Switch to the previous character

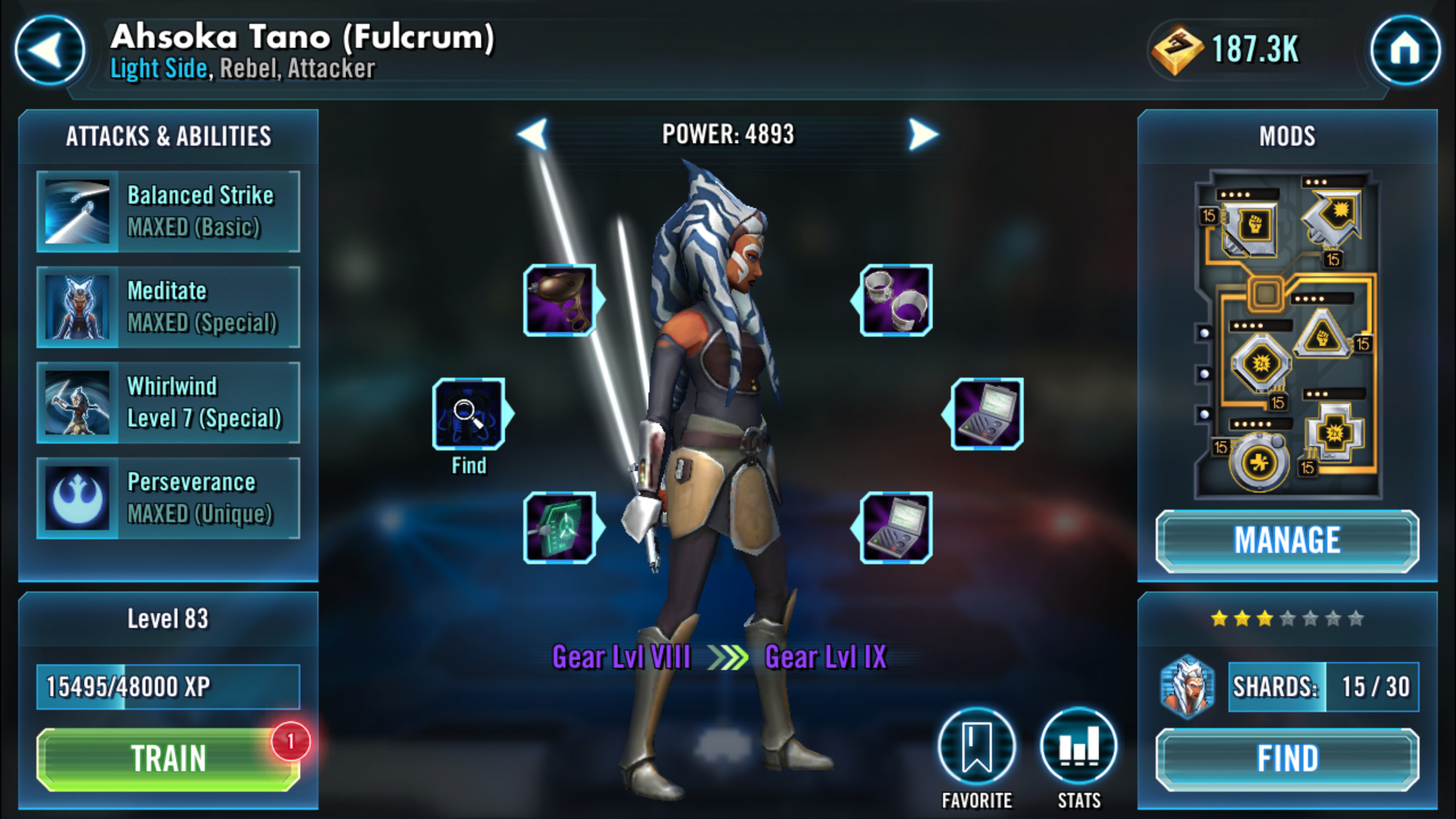click(x=533, y=135)
